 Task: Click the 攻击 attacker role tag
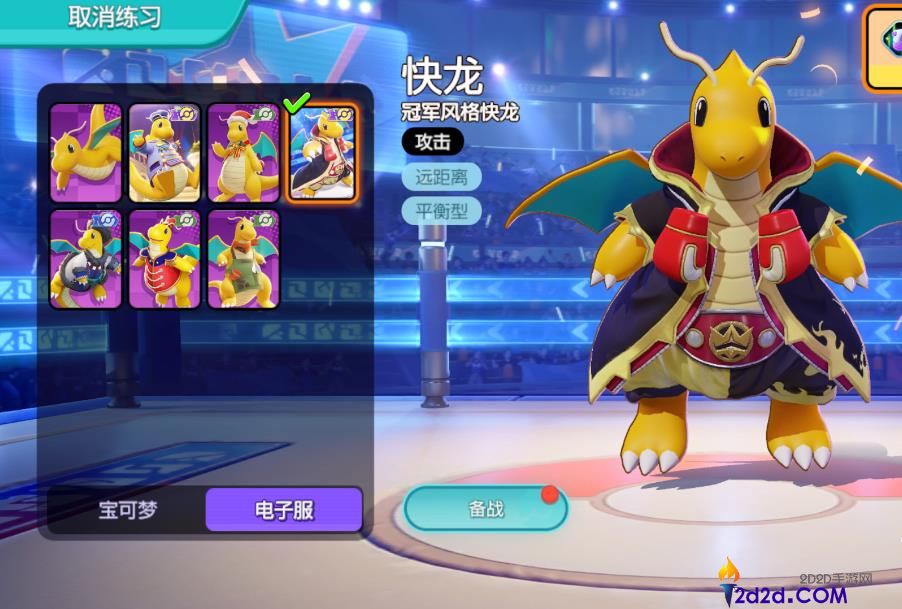[x=432, y=141]
